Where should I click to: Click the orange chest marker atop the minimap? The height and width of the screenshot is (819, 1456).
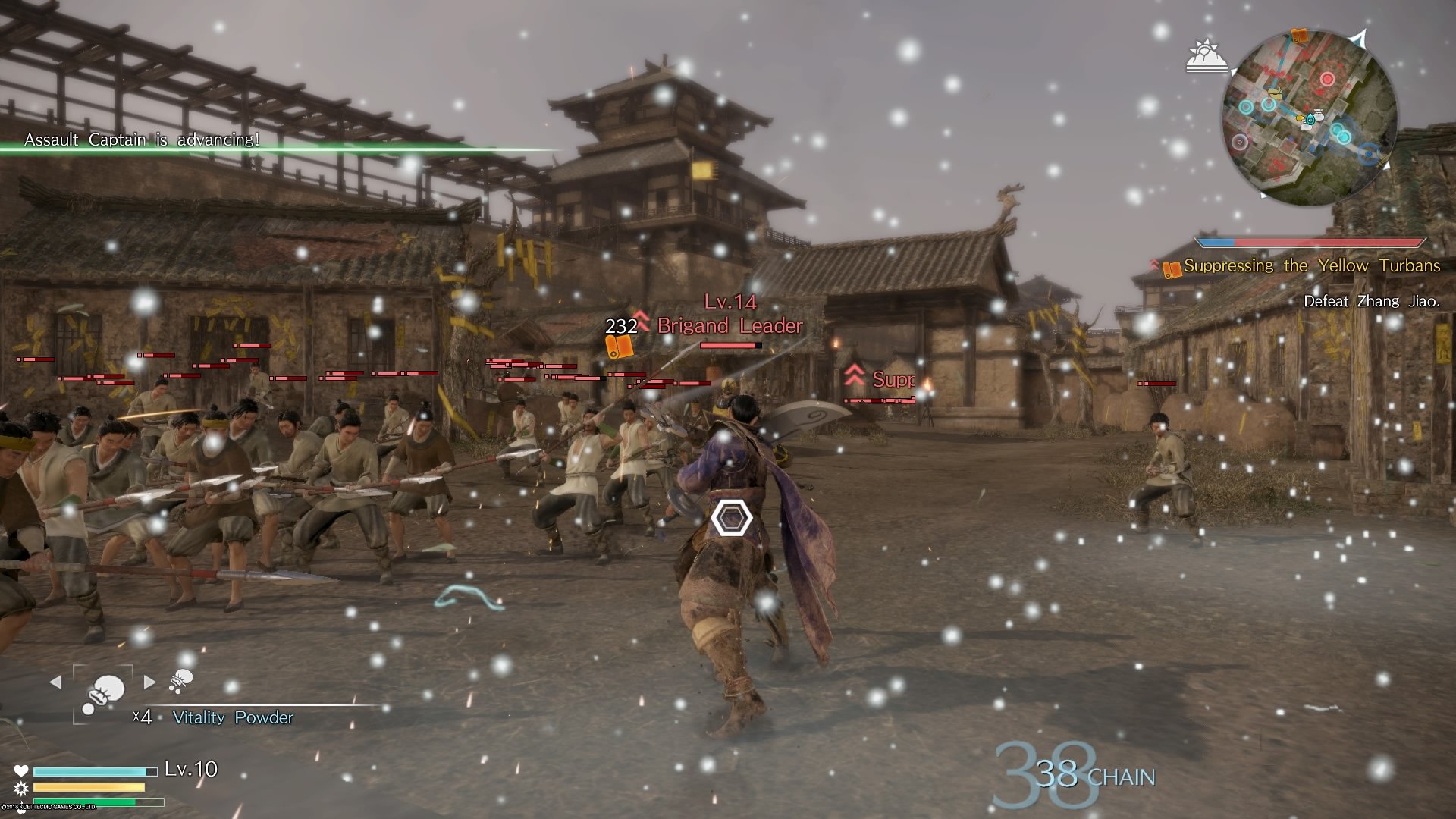coord(1300,36)
